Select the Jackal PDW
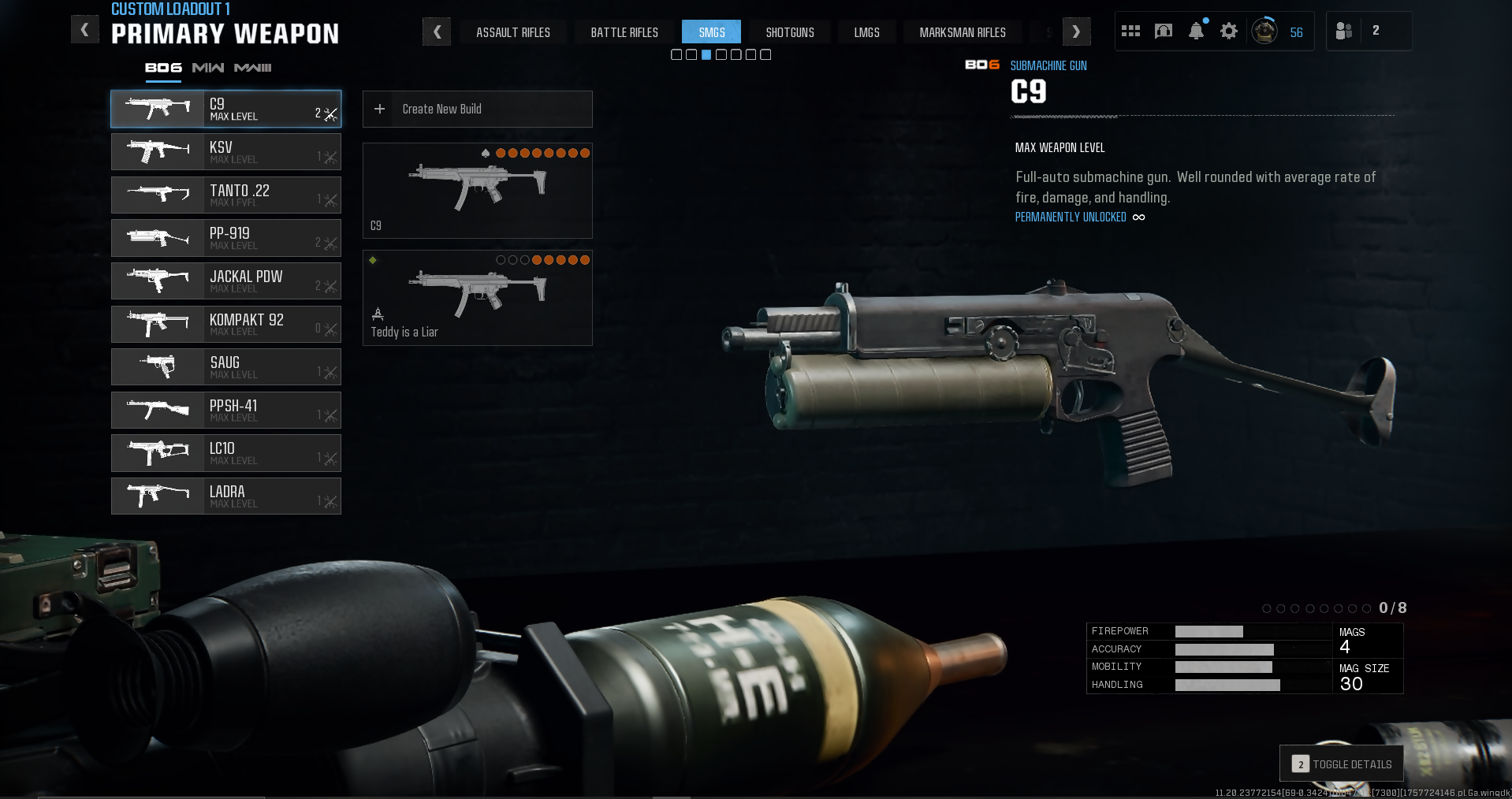The image size is (1512, 799). pos(225,281)
